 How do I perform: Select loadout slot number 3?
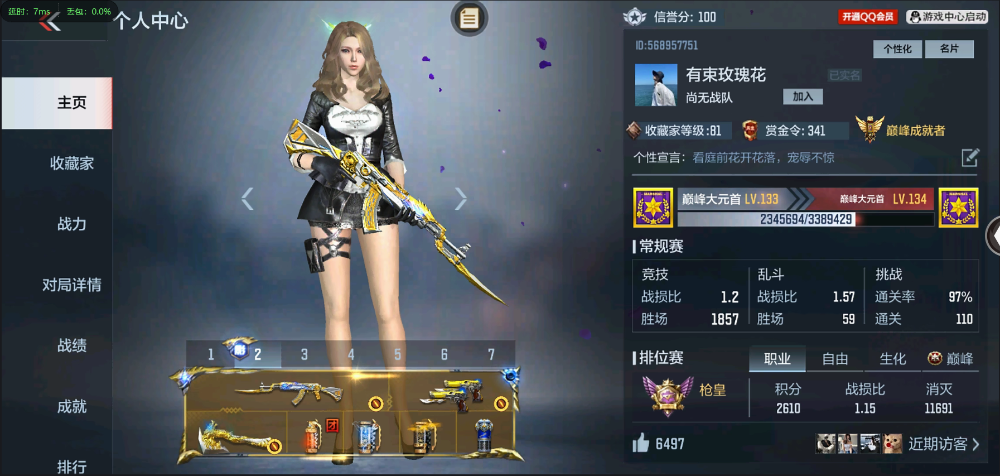305,354
